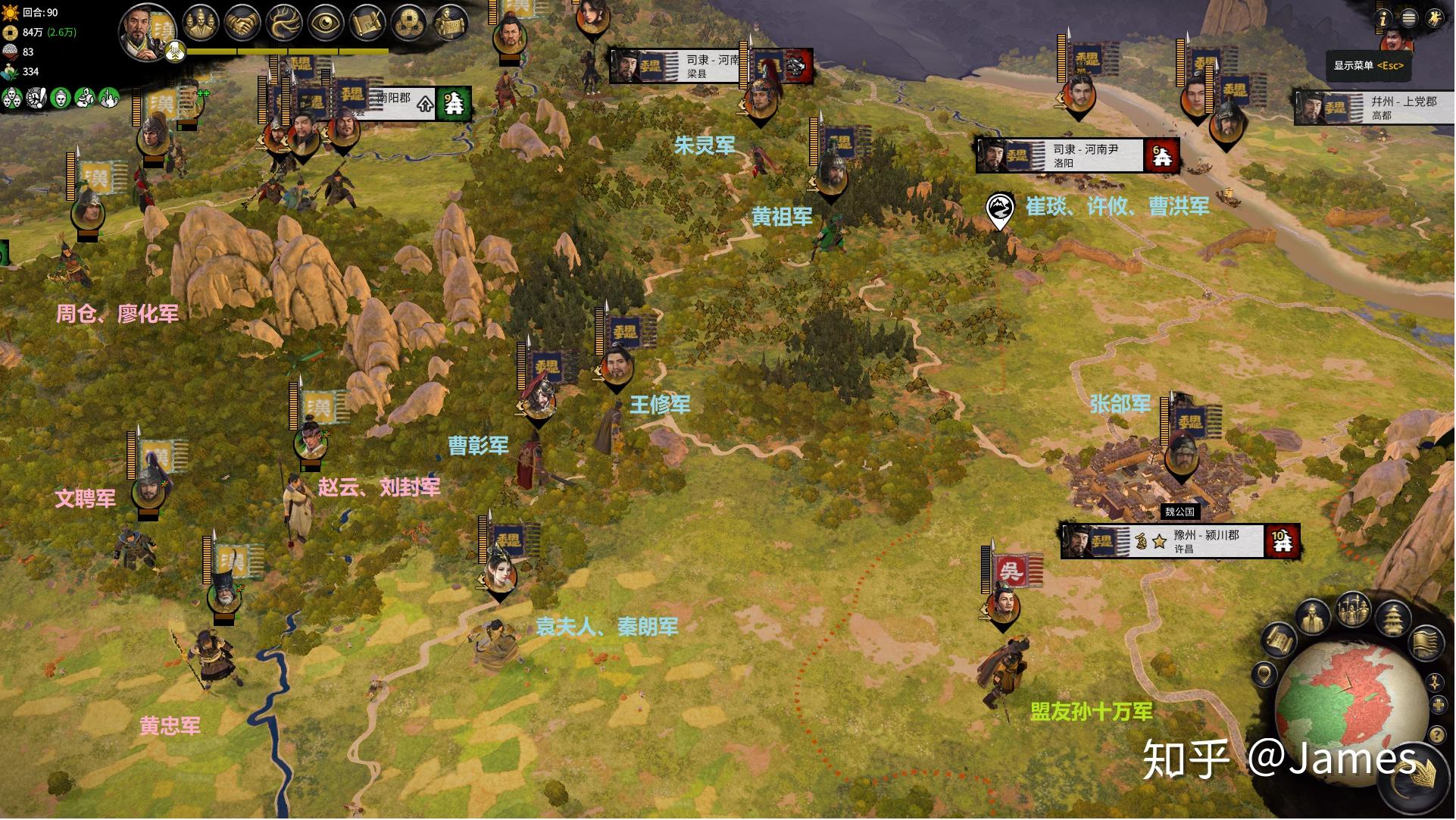Open the pagoda settlements list button
The height and width of the screenshot is (820, 1456).
tap(1392, 620)
